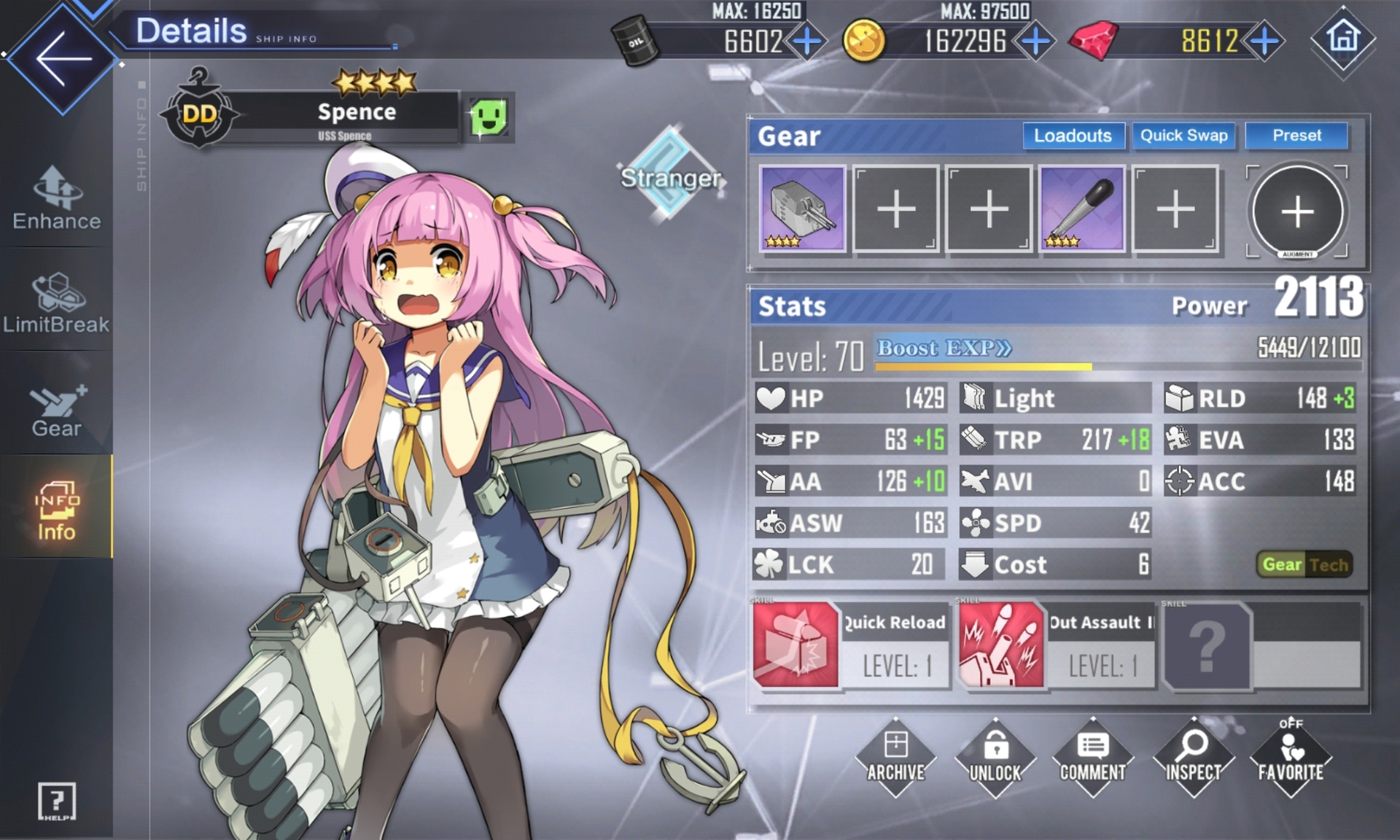
Task: Toggle Favorite for Spence
Action: click(1291, 756)
